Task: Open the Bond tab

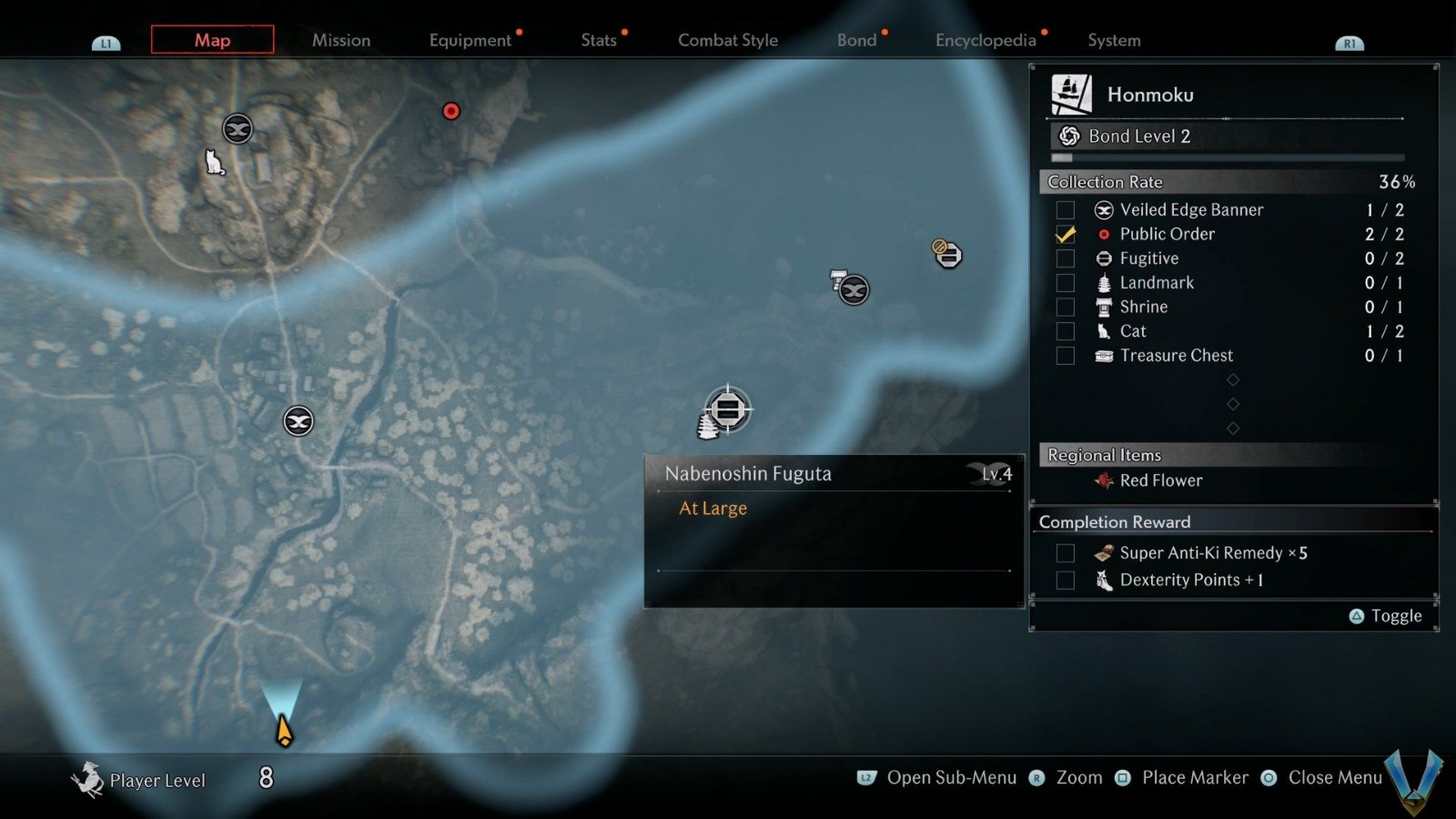Action: [856, 40]
